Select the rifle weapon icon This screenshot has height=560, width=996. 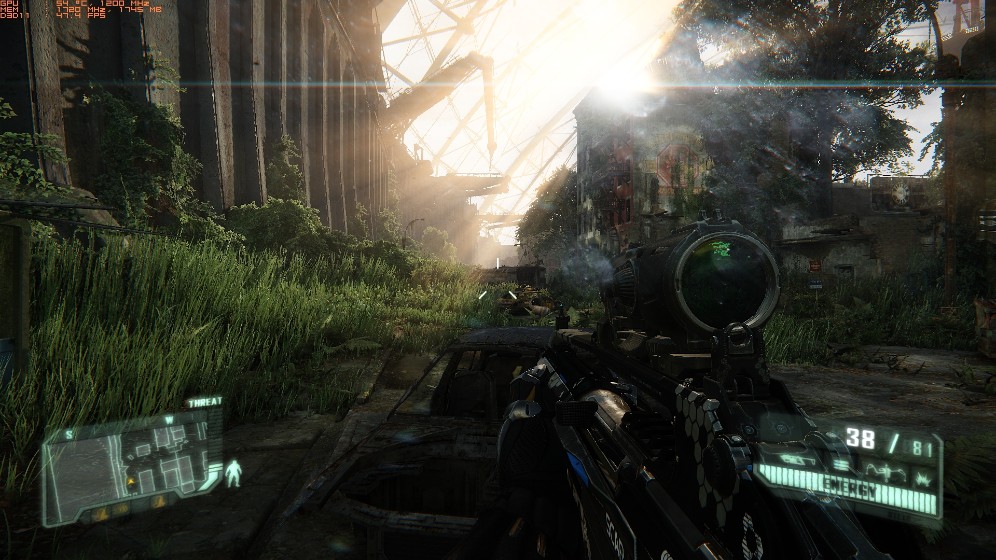(x=797, y=459)
